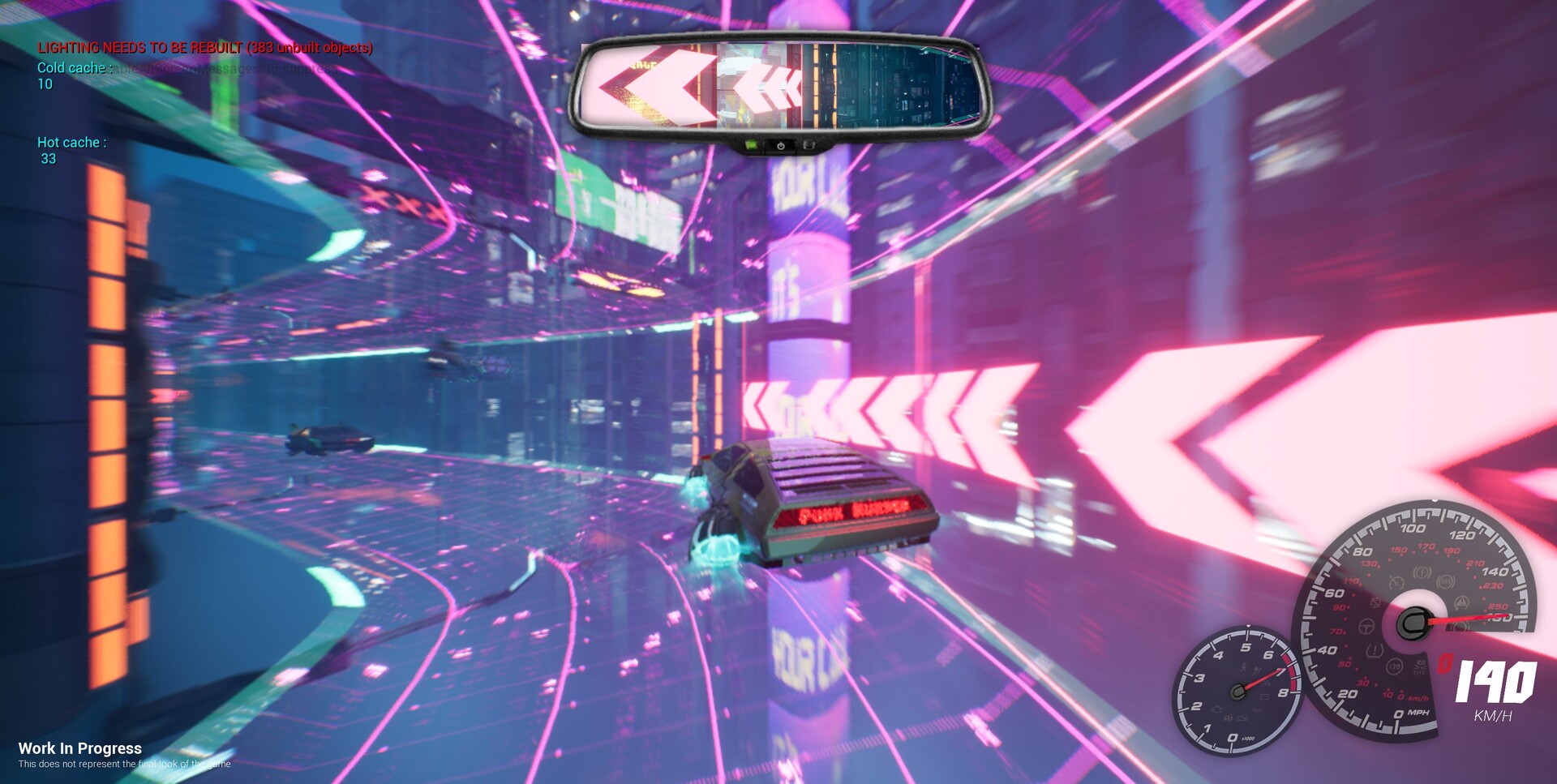Click the 140 KM/H digital speed readout
The height and width of the screenshot is (784, 1557).
click(x=1496, y=685)
